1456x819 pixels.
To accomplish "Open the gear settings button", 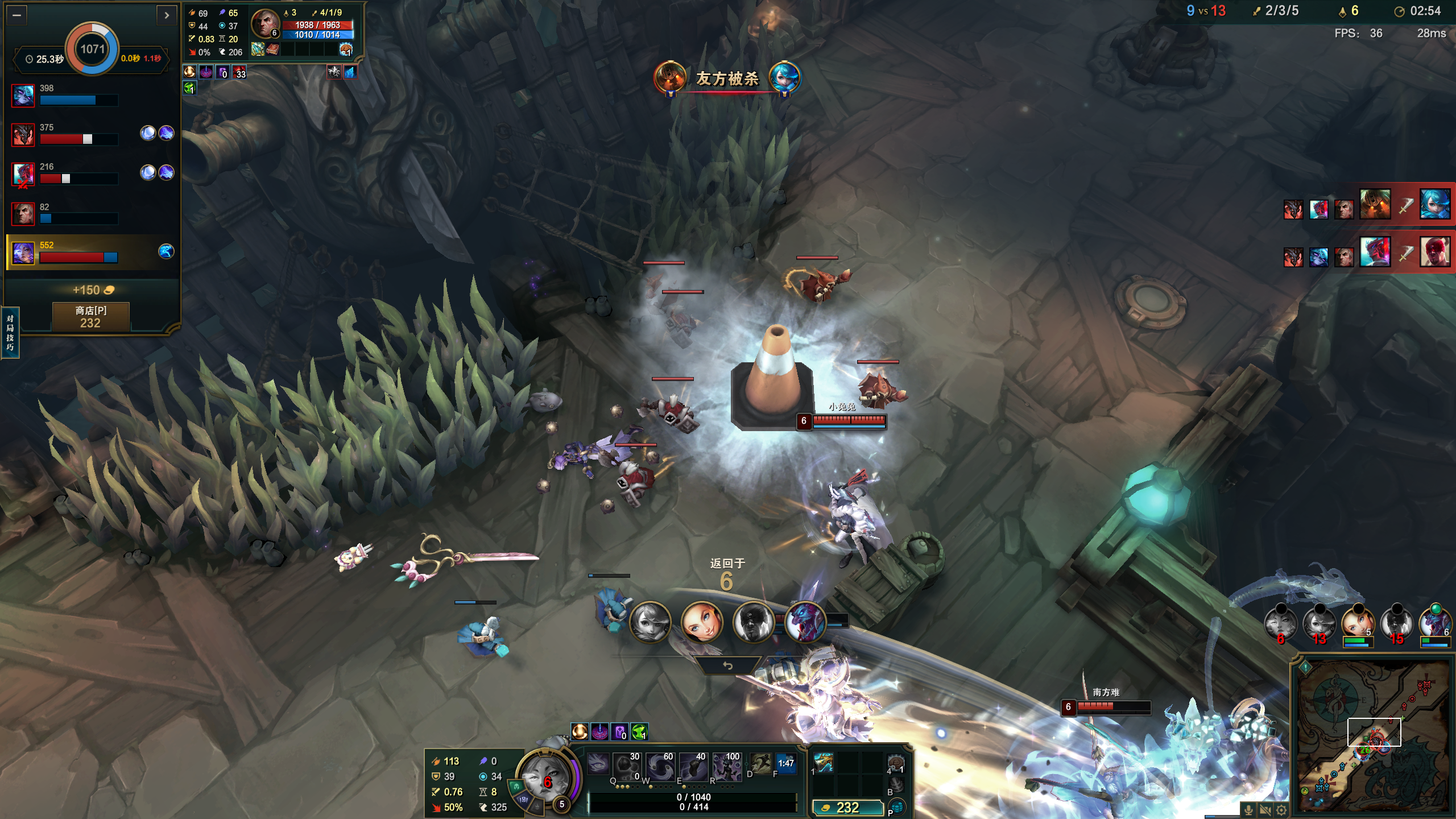I will coord(1281,810).
